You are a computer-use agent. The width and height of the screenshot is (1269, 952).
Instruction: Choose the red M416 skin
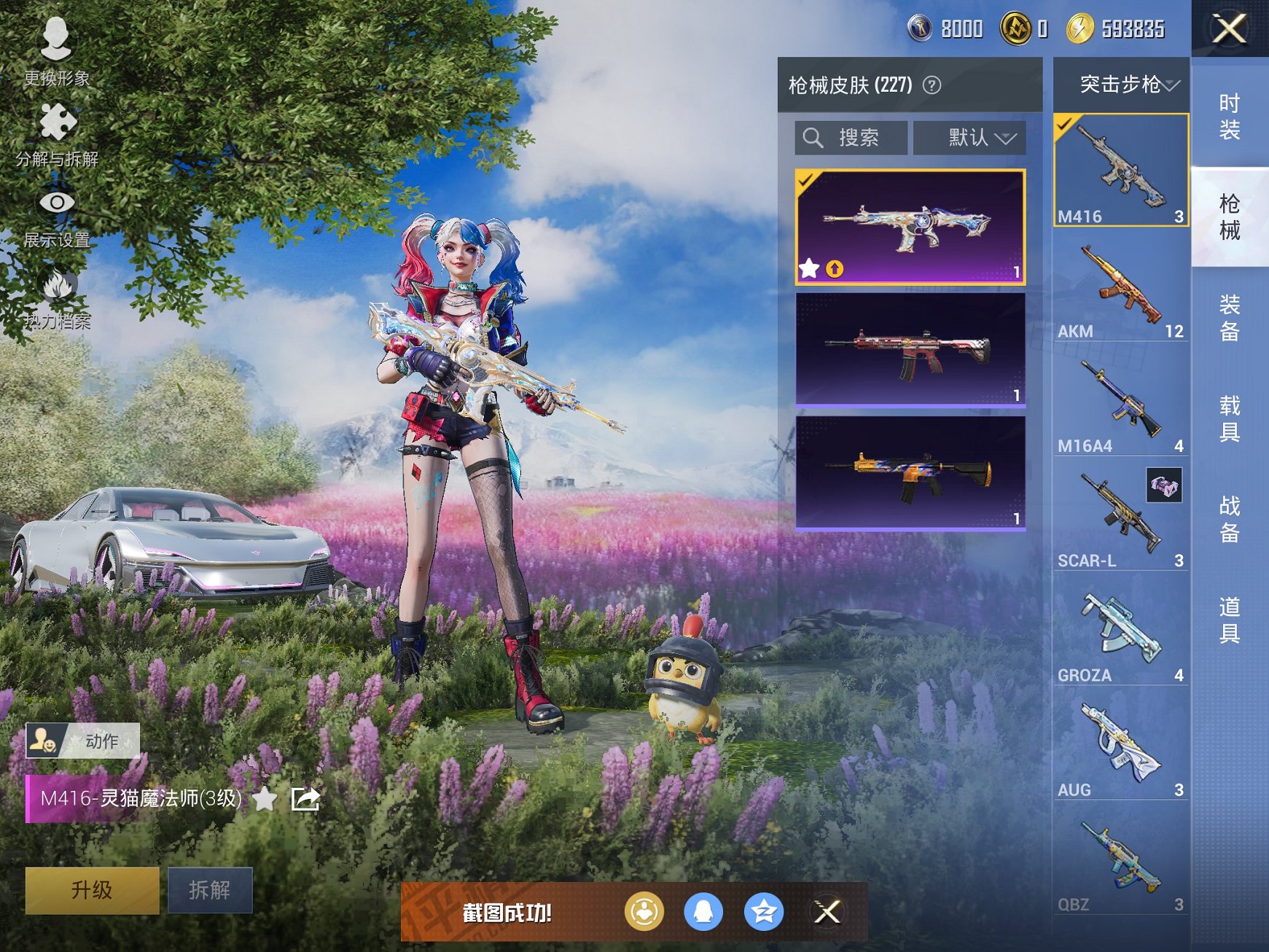[910, 348]
